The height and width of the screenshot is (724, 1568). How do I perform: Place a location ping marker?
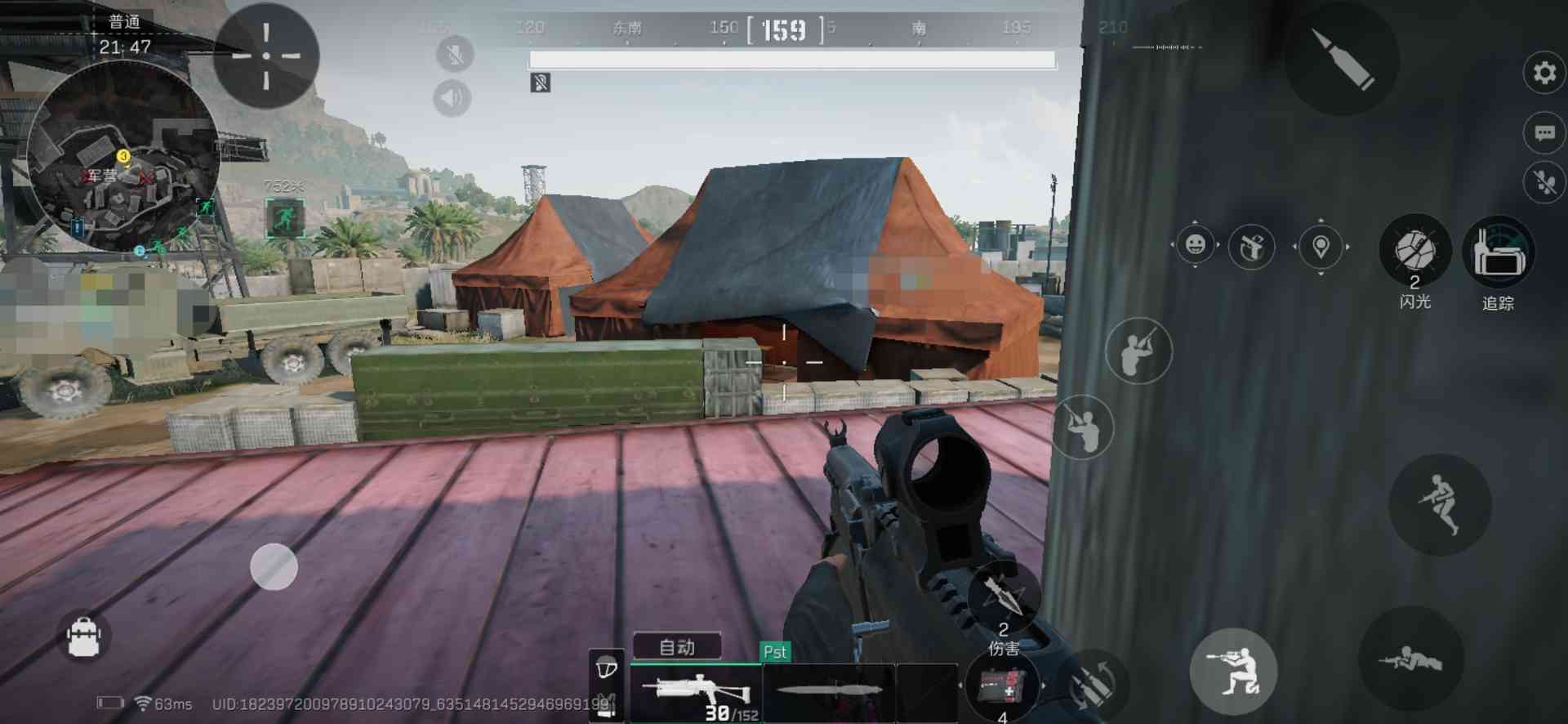pos(1321,246)
